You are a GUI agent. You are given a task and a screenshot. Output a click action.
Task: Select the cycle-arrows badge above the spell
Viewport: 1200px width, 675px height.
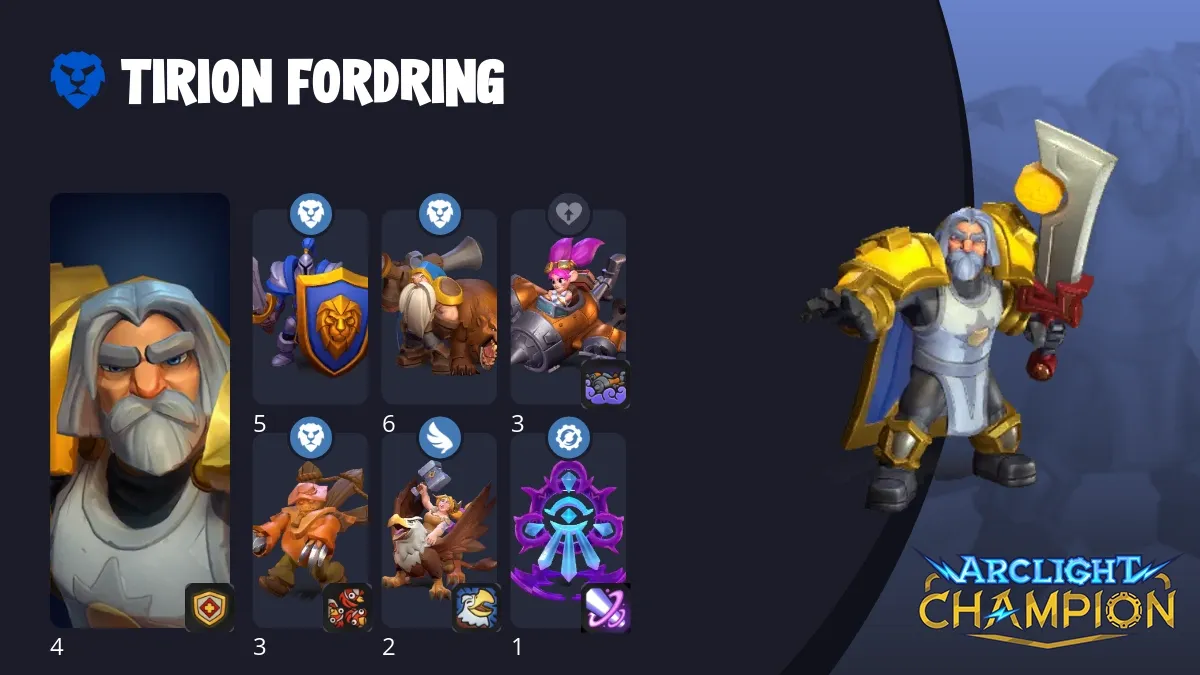click(568, 438)
